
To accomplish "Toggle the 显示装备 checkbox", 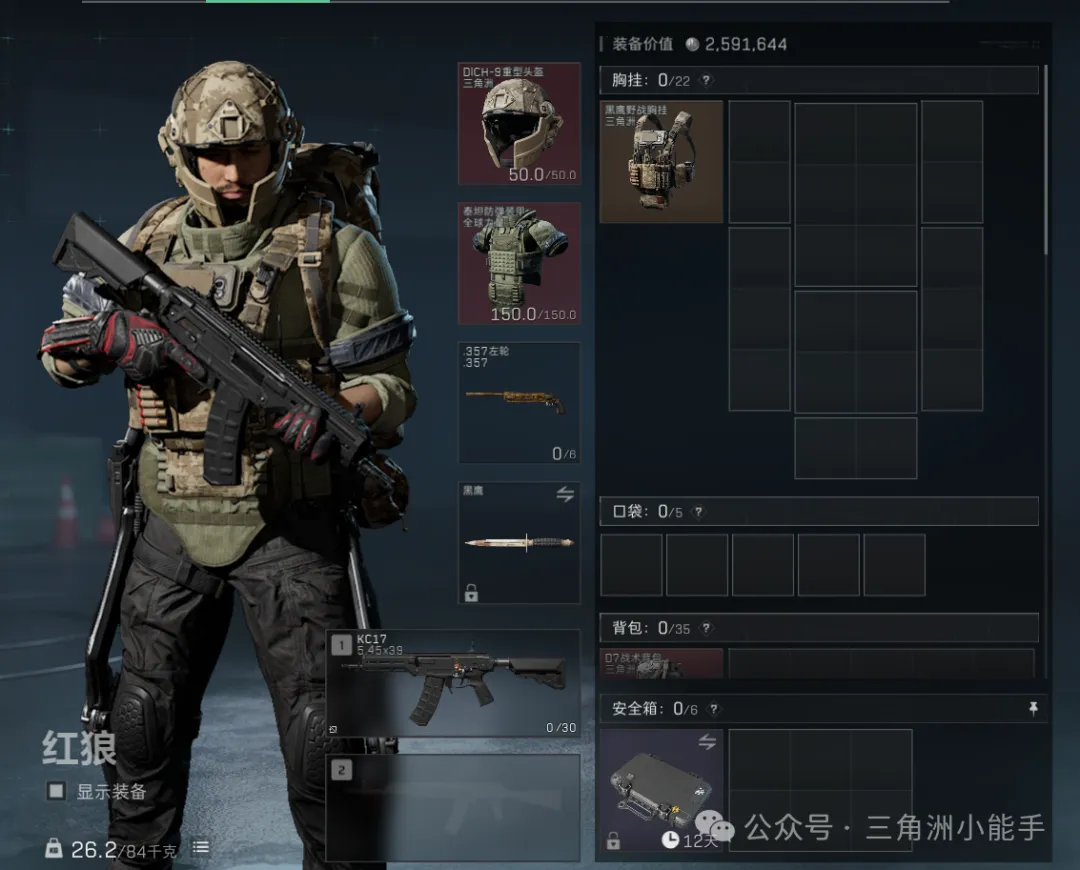I will pyautogui.click(x=57, y=791).
